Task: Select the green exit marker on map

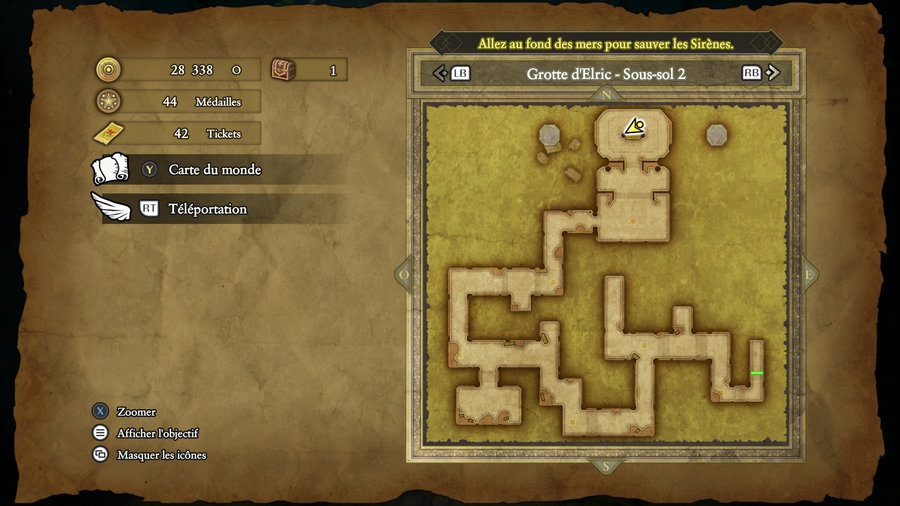Action: (x=757, y=373)
